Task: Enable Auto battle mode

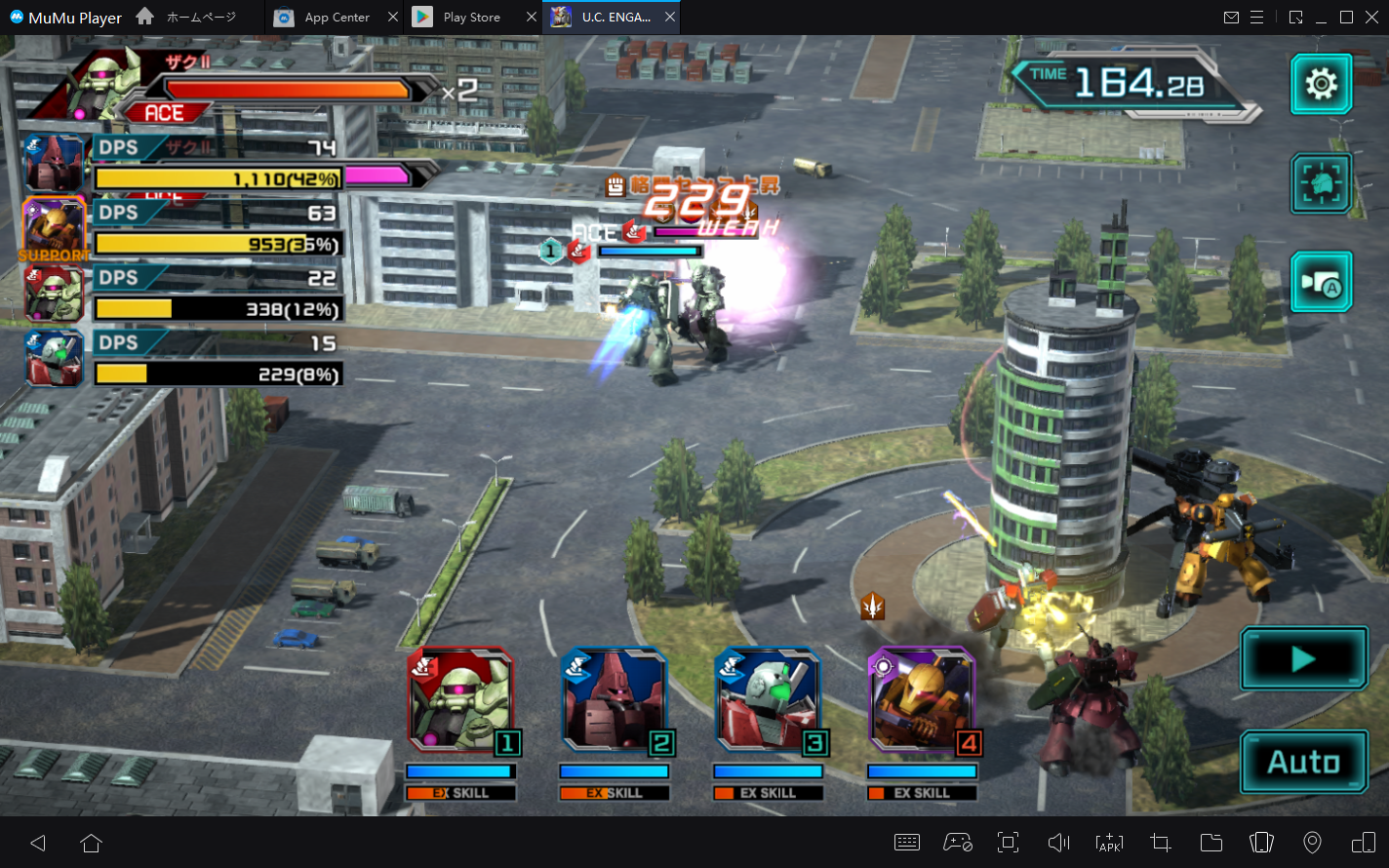Action: (1303, 762)
